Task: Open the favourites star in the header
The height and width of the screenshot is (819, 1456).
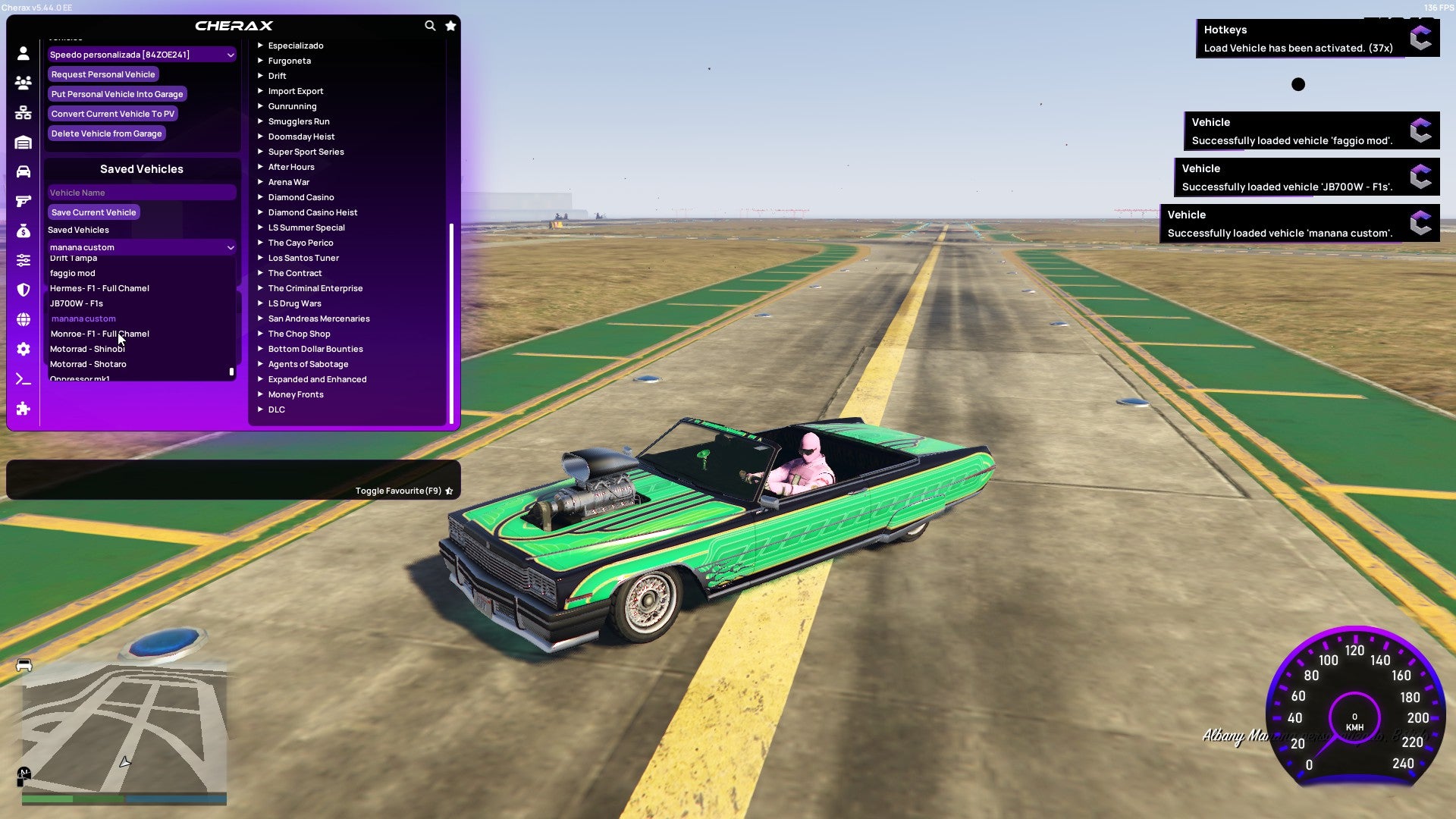Action: pos(450,25)
